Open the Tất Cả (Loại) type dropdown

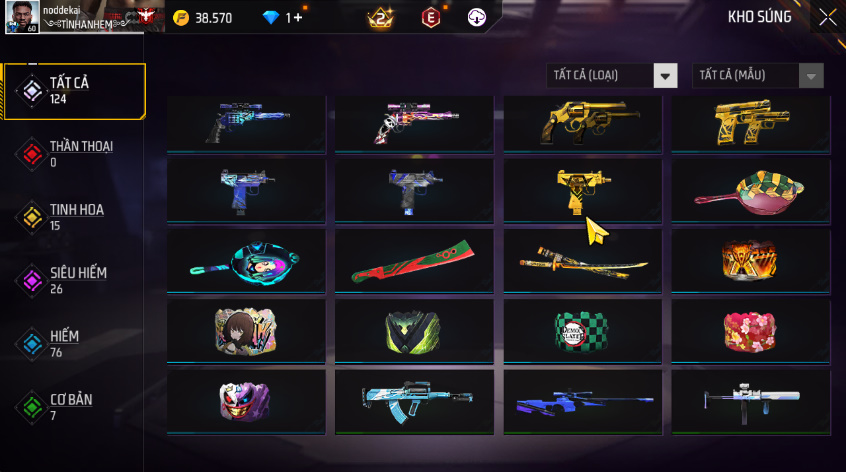click(x=612, y=76)
